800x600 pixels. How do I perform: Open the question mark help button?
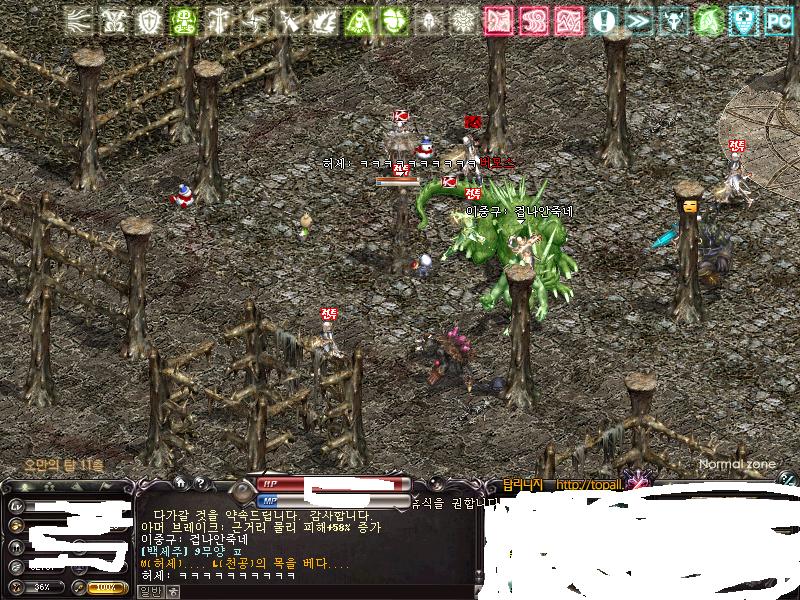(x=201, y=484)
